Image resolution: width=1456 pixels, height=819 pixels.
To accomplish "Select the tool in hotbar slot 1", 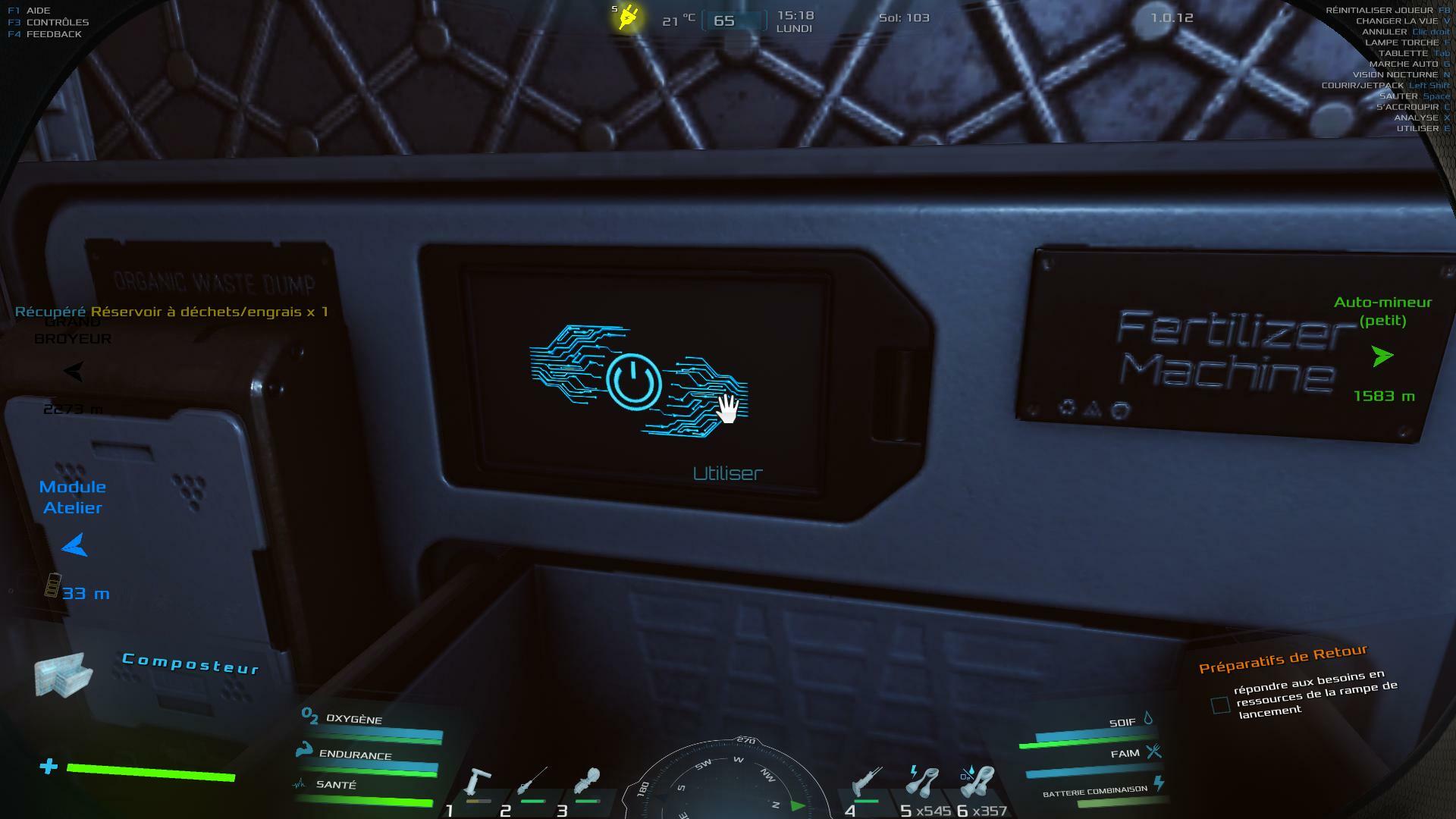I will pyautogui.click(x=478, y=785).
